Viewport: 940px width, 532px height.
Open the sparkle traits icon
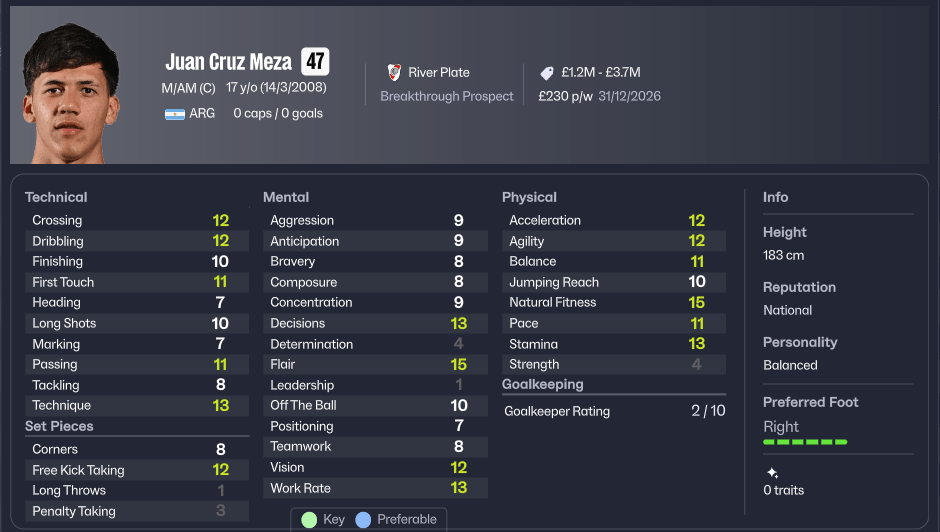[772, 473]
